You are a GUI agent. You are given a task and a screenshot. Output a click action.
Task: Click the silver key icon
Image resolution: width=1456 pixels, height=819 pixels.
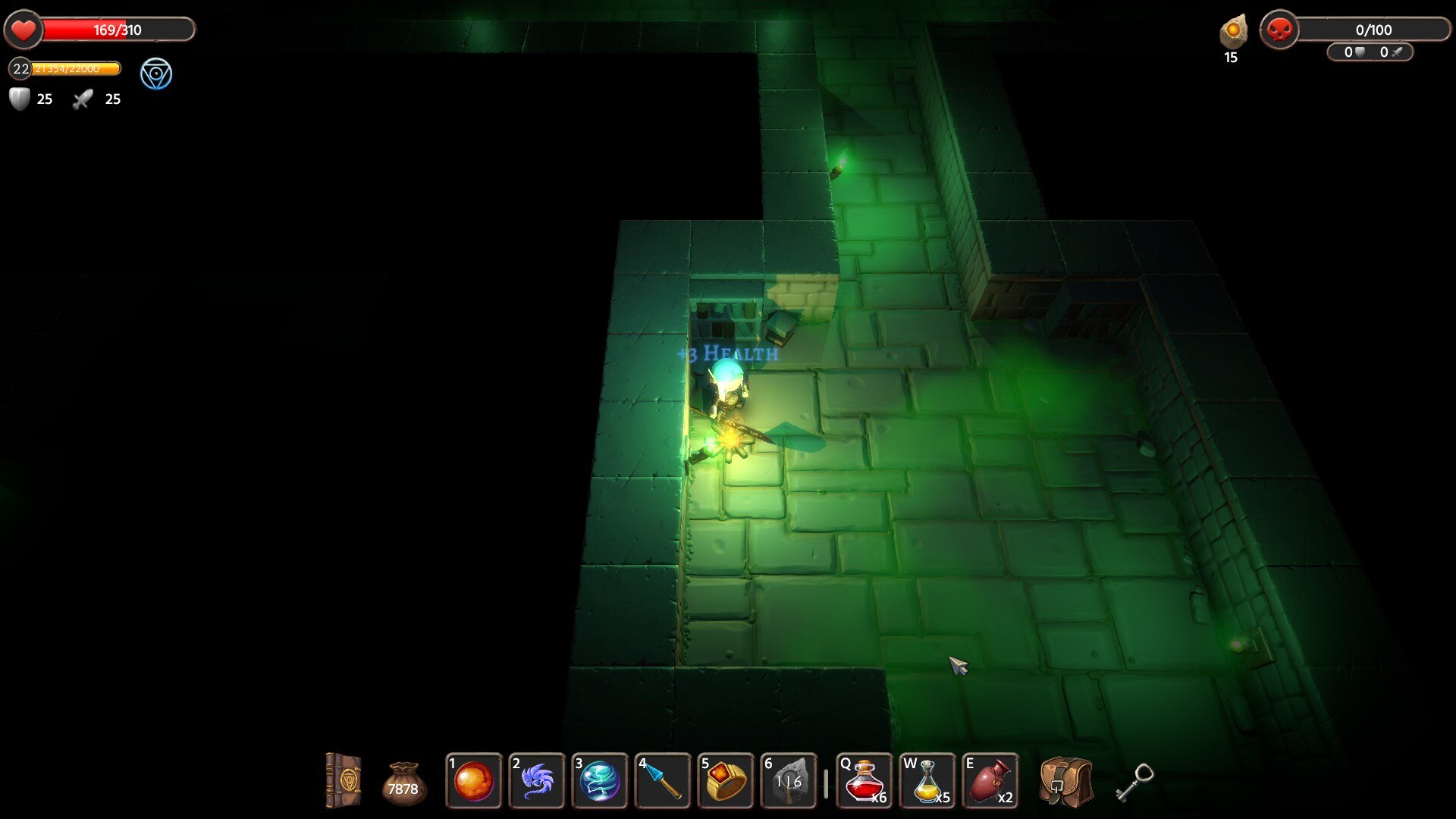[x=1134, y=782]
